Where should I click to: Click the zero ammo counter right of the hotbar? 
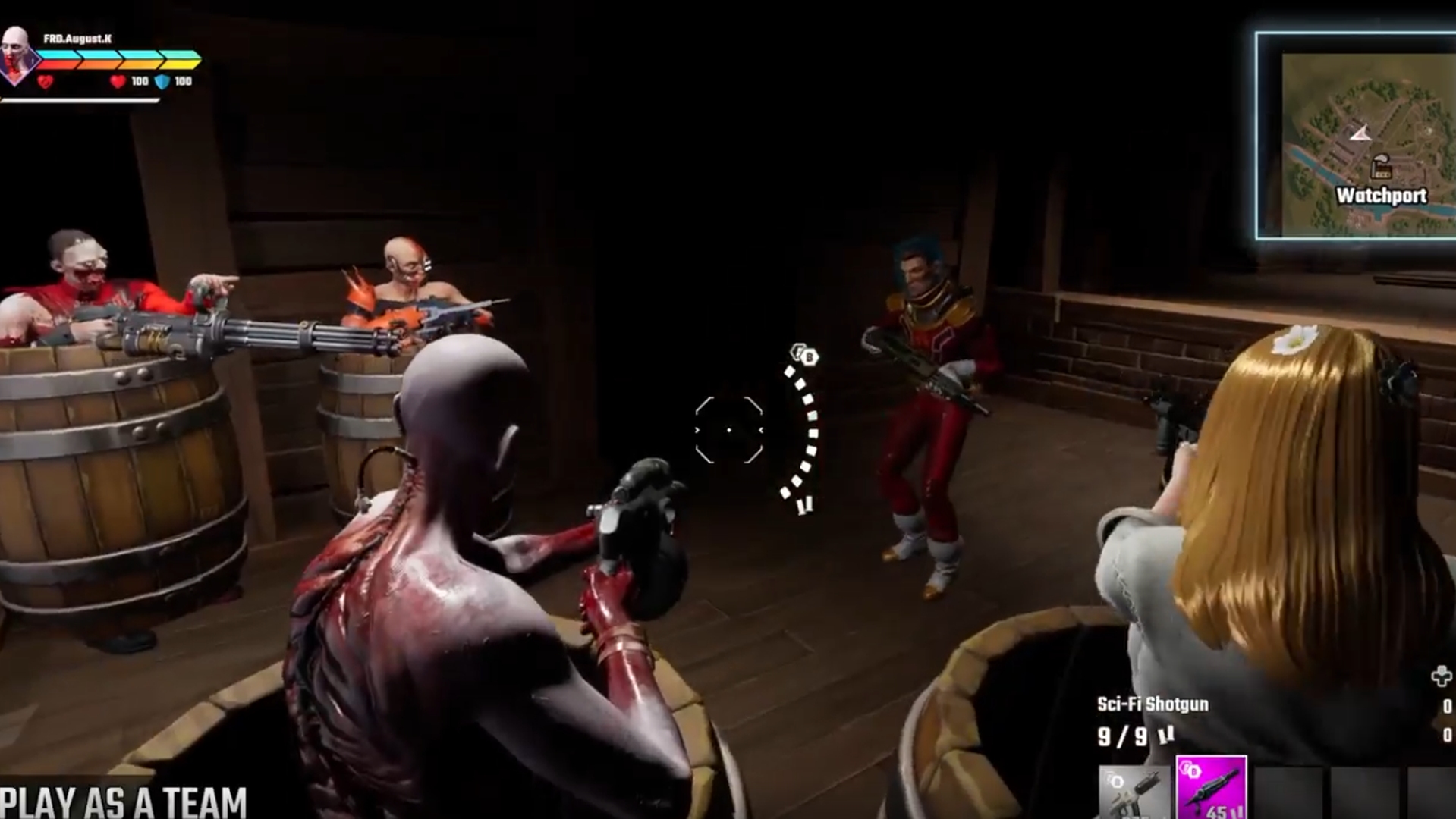tap(1449, 704)
